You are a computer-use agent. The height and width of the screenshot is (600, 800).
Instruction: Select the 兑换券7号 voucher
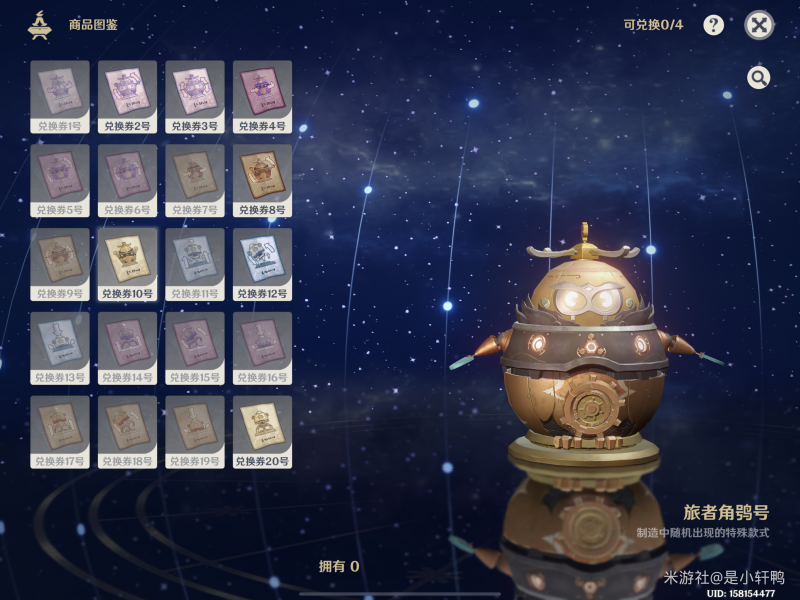(x=195, y=181)
